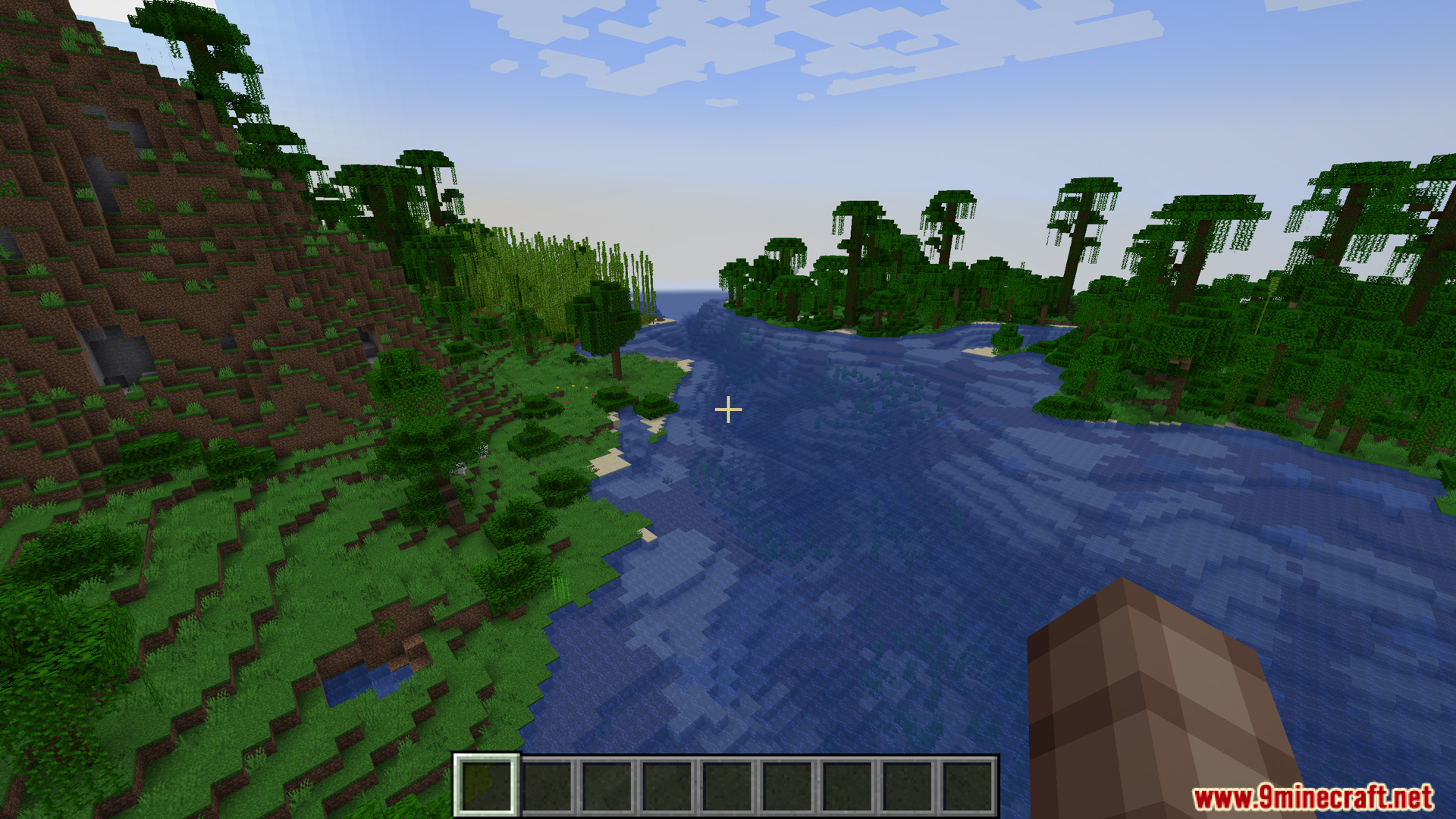Click the crosshair at screen center
Viewport: 1456px width, 819px height.
point(728,409)
